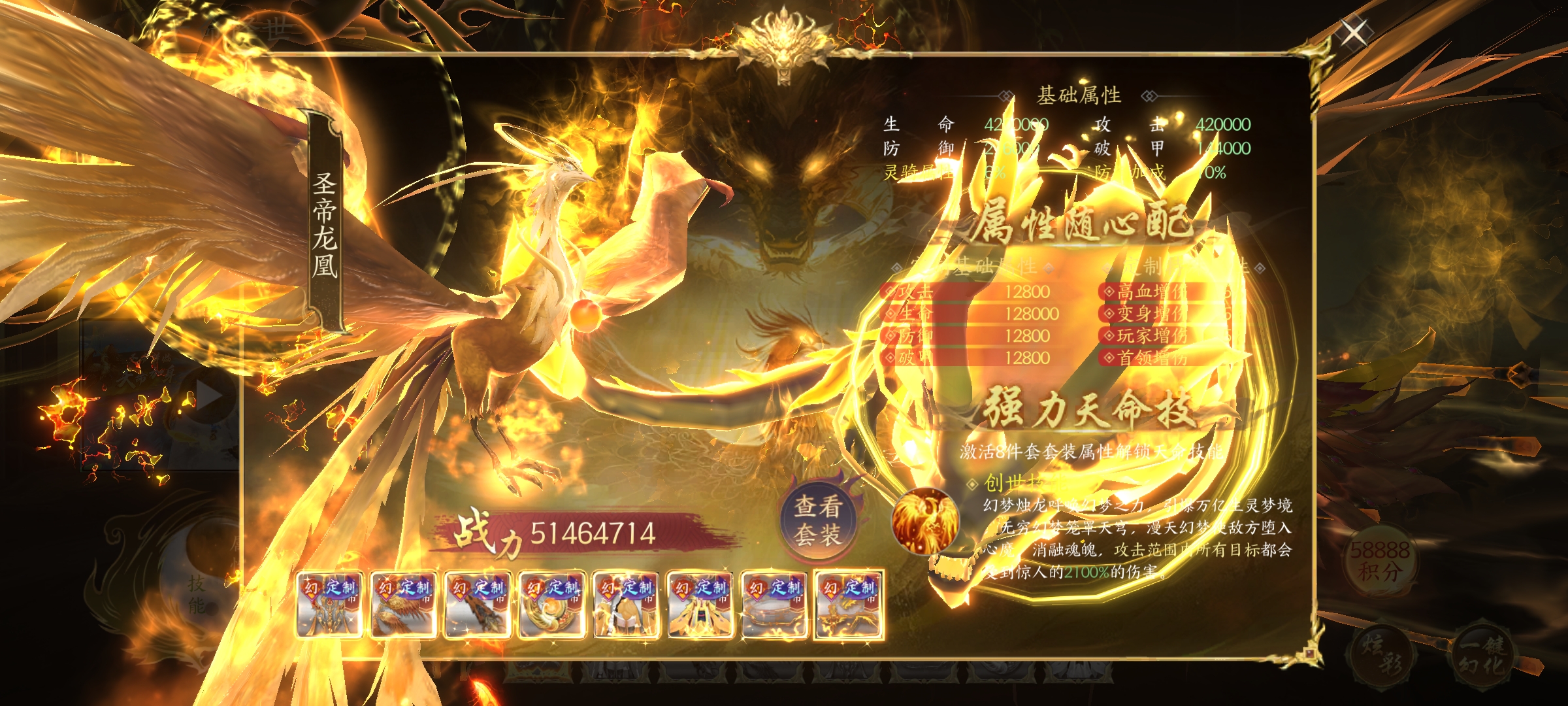Image resolution: width=1568 pixels, height=706 pixels.
Task: Play the dimmed video preview thumbnail
Action: coord(209,395)
